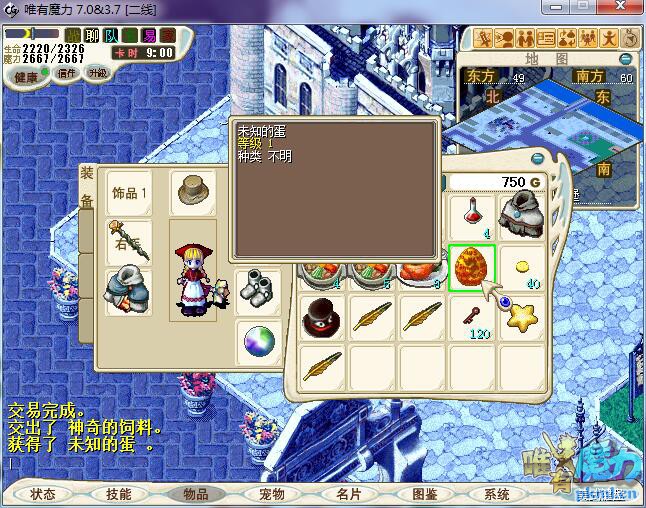The height and width of the screenshot is (508, 646).
Task: Choose the black hat with red band
Action: pos(323,318)
